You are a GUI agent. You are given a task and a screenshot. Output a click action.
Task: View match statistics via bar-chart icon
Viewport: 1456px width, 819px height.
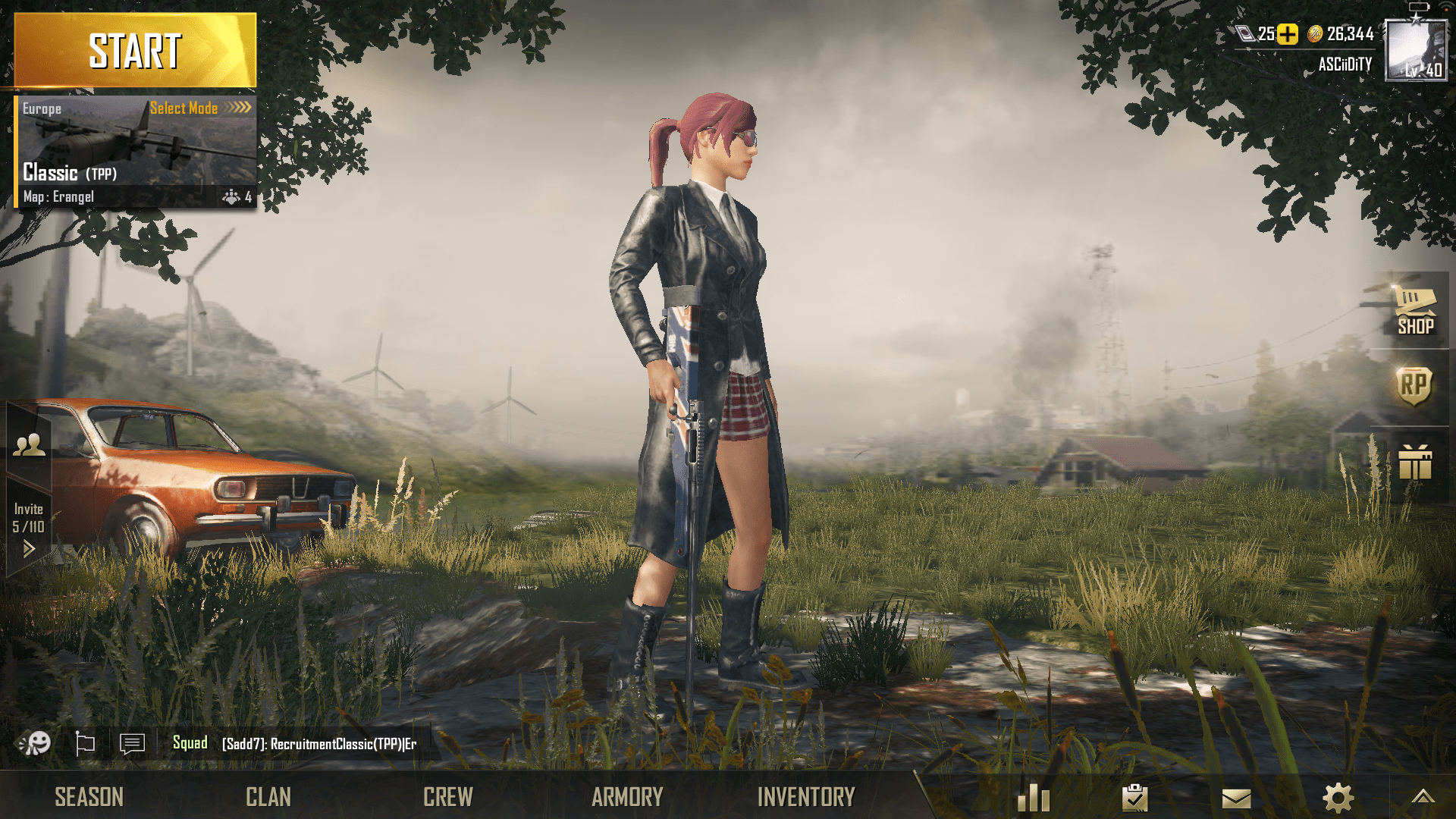pos(1034,796)
